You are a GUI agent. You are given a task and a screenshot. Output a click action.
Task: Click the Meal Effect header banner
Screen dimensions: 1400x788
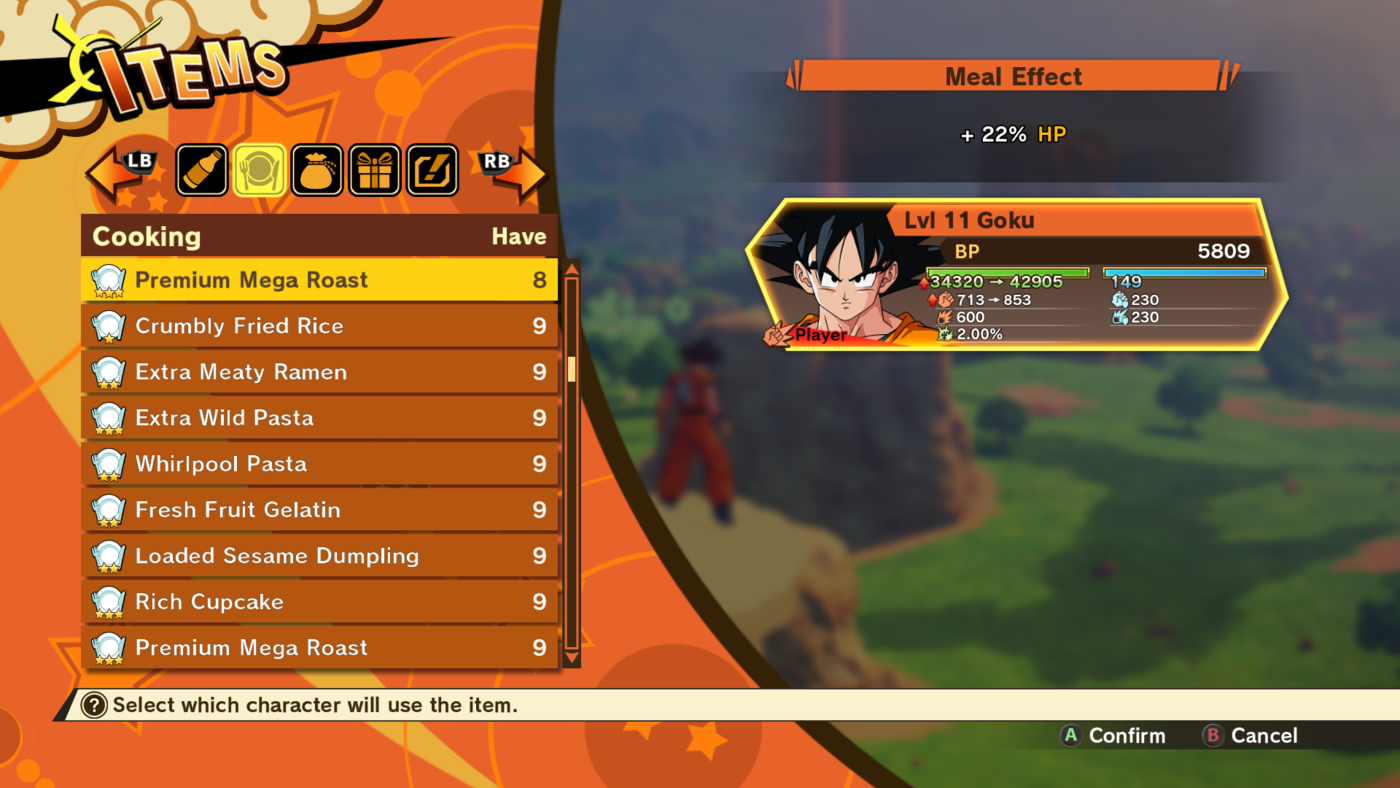tap(1013, 76)
